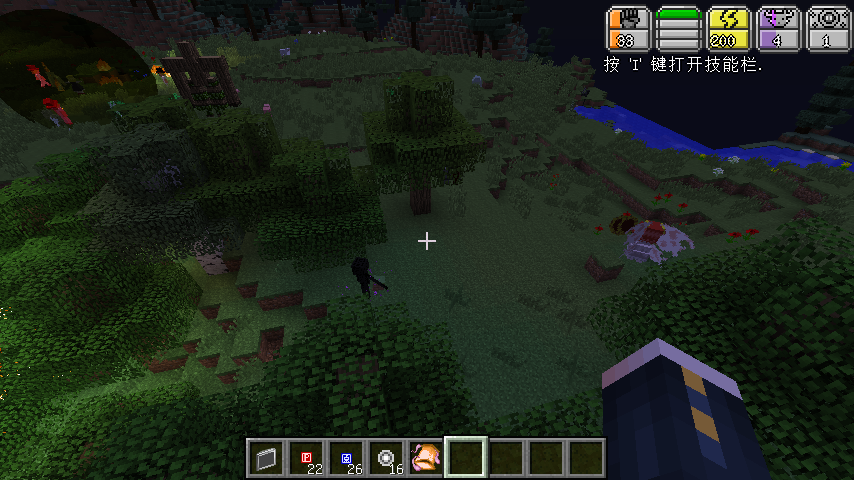
Task: Select the orange creature item in hotbar
Action: (x=426, y=458)
